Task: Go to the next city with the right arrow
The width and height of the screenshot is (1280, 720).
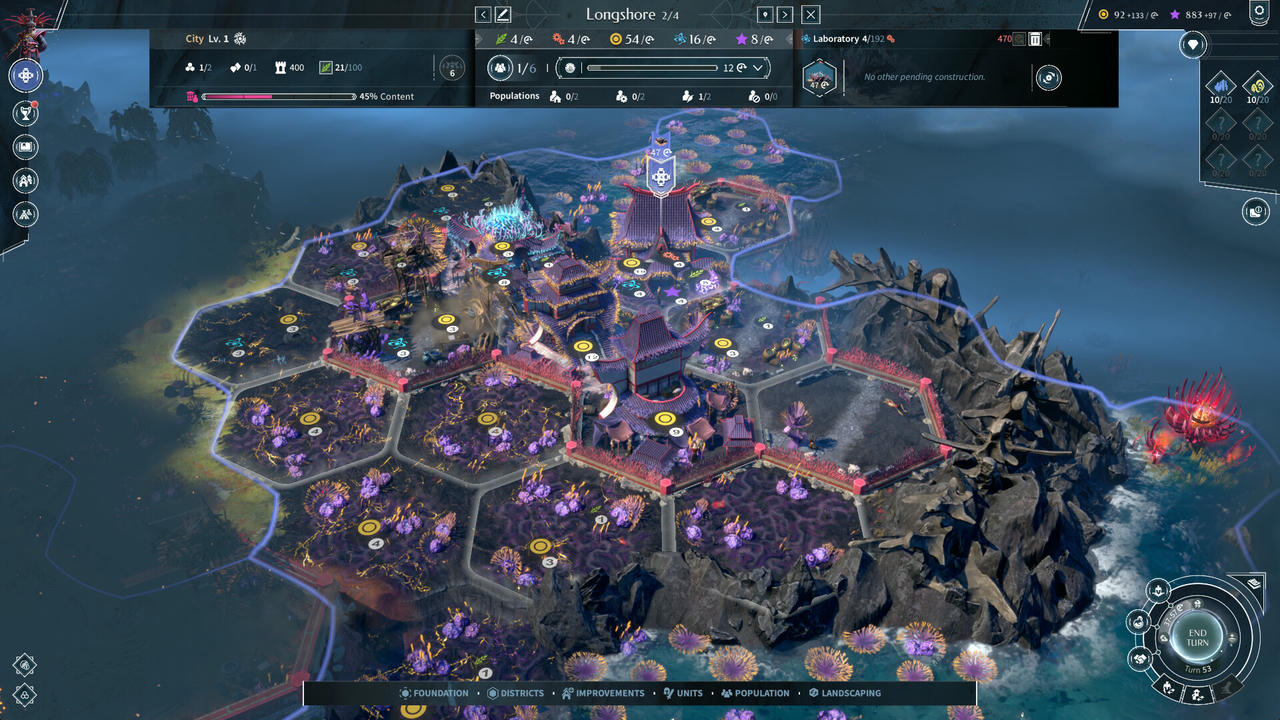Action: 785,14
